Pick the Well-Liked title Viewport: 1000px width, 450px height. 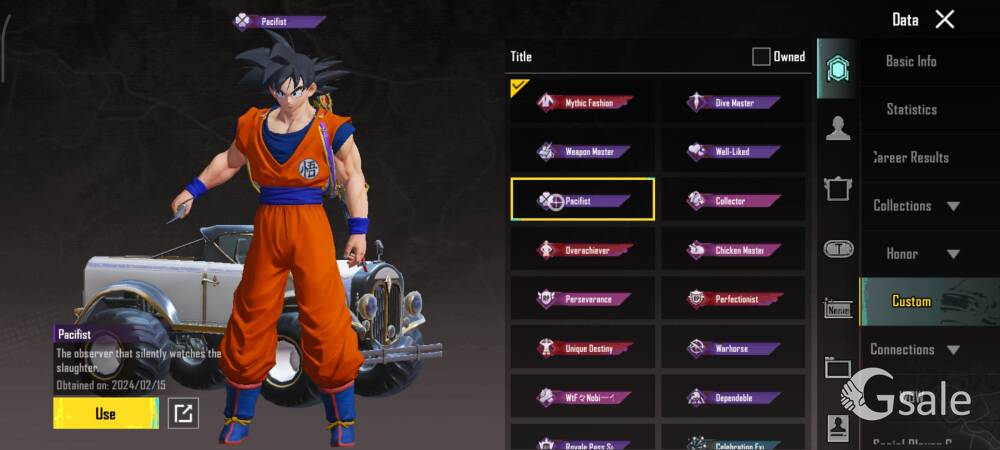coord(733,151)
